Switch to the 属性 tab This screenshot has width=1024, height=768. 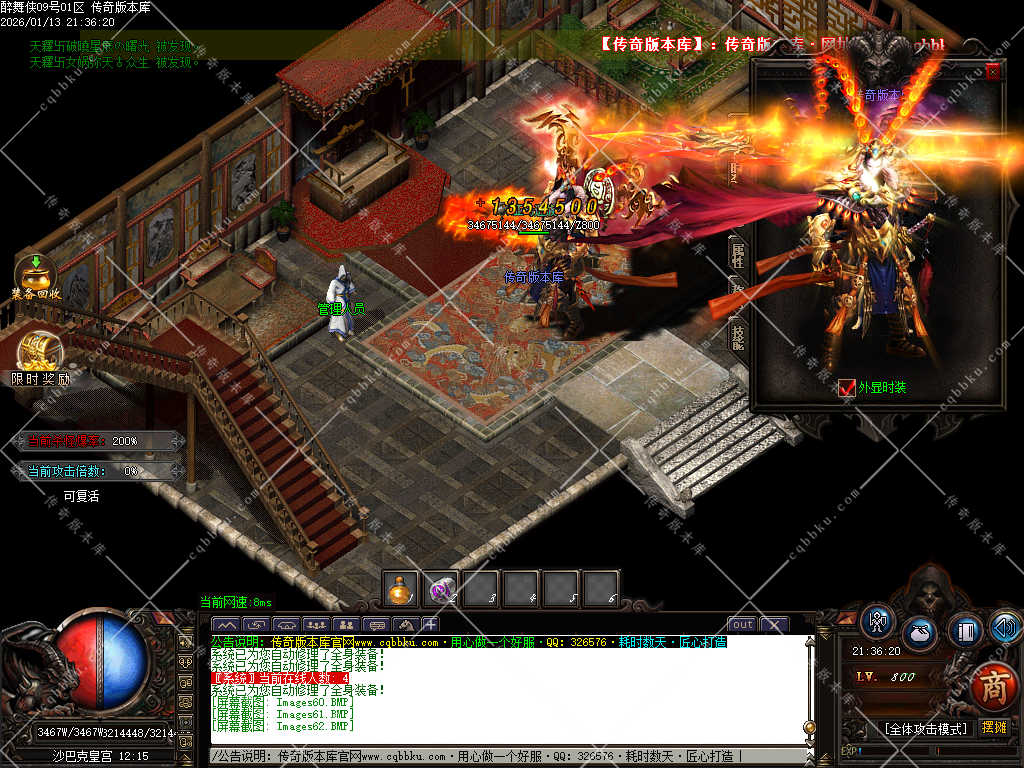[738, 253]
